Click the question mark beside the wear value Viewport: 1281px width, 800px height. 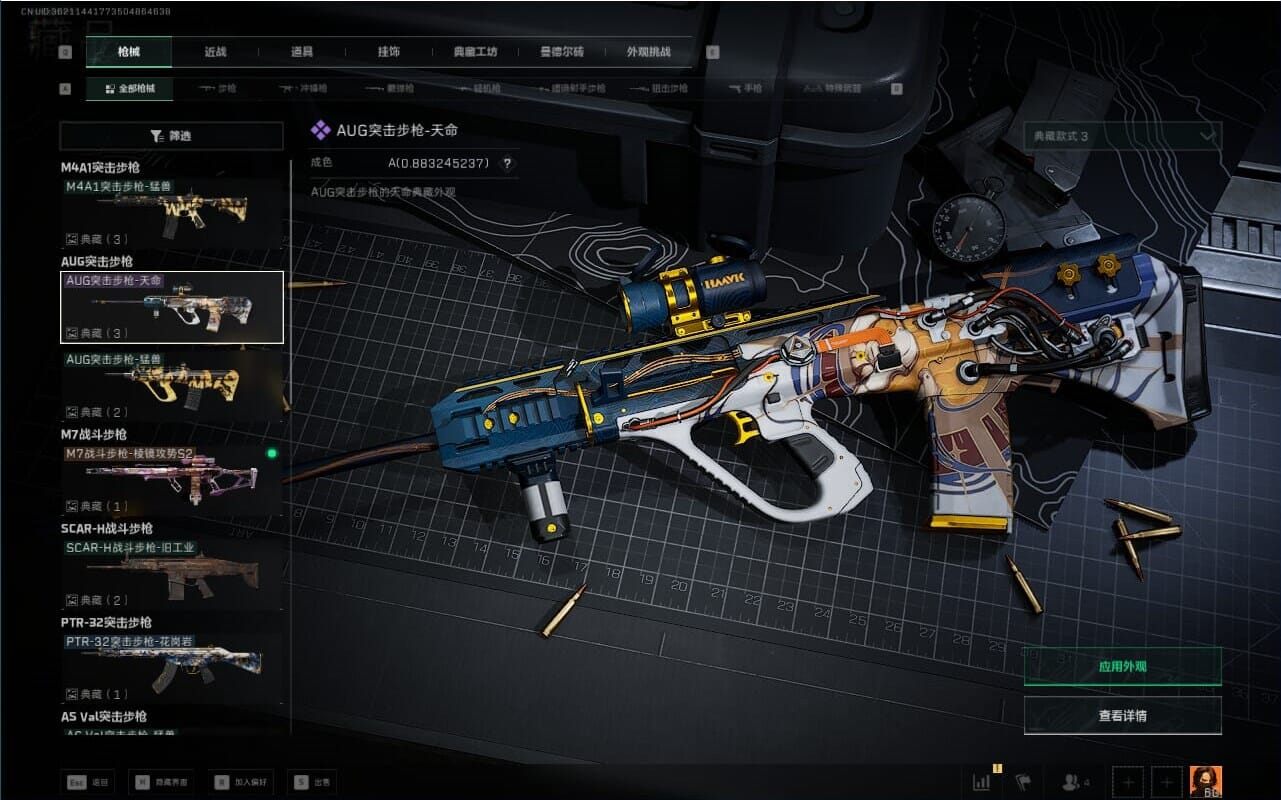point(507,164)
